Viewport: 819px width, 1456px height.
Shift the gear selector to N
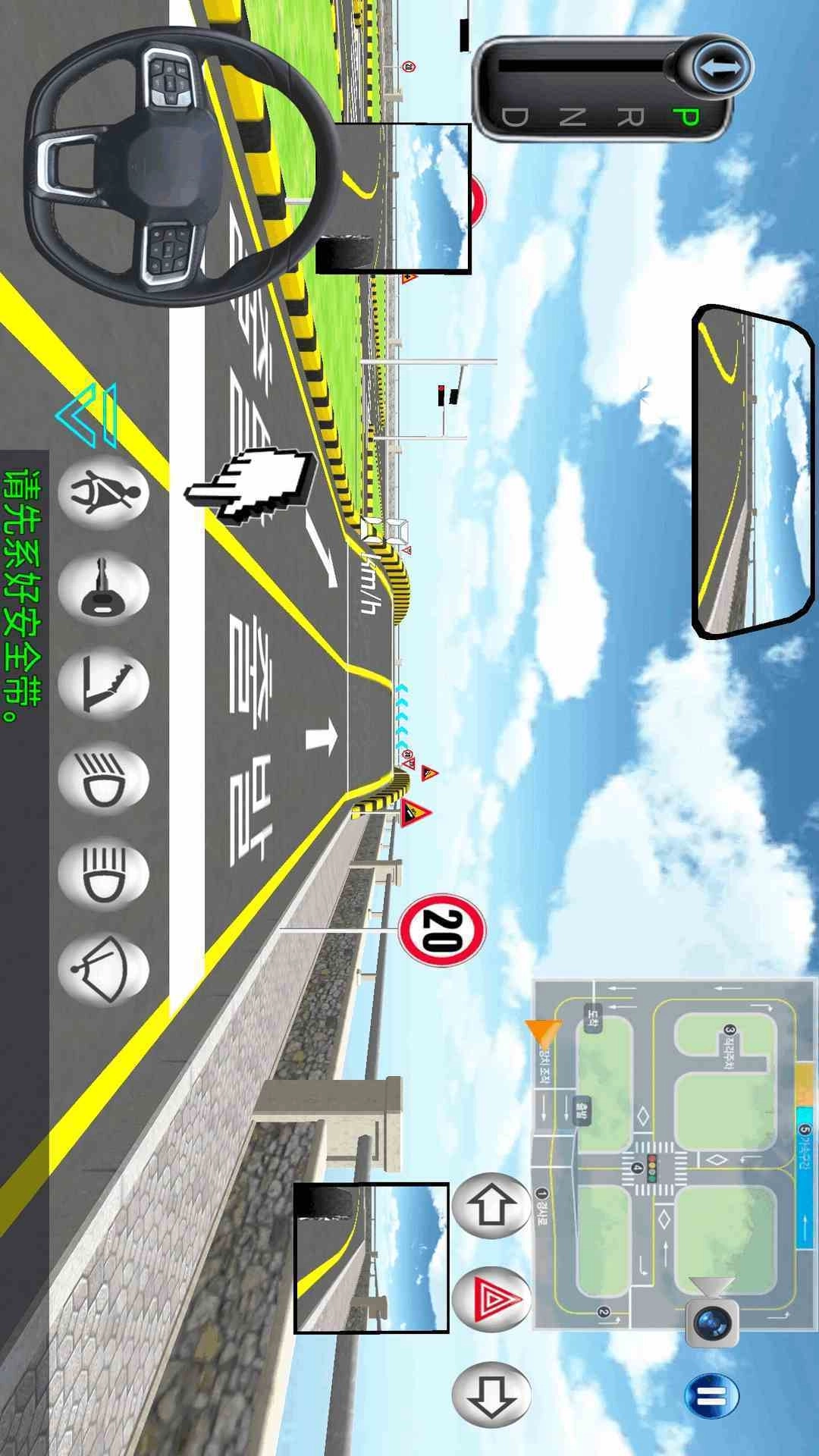pos(573,118)
